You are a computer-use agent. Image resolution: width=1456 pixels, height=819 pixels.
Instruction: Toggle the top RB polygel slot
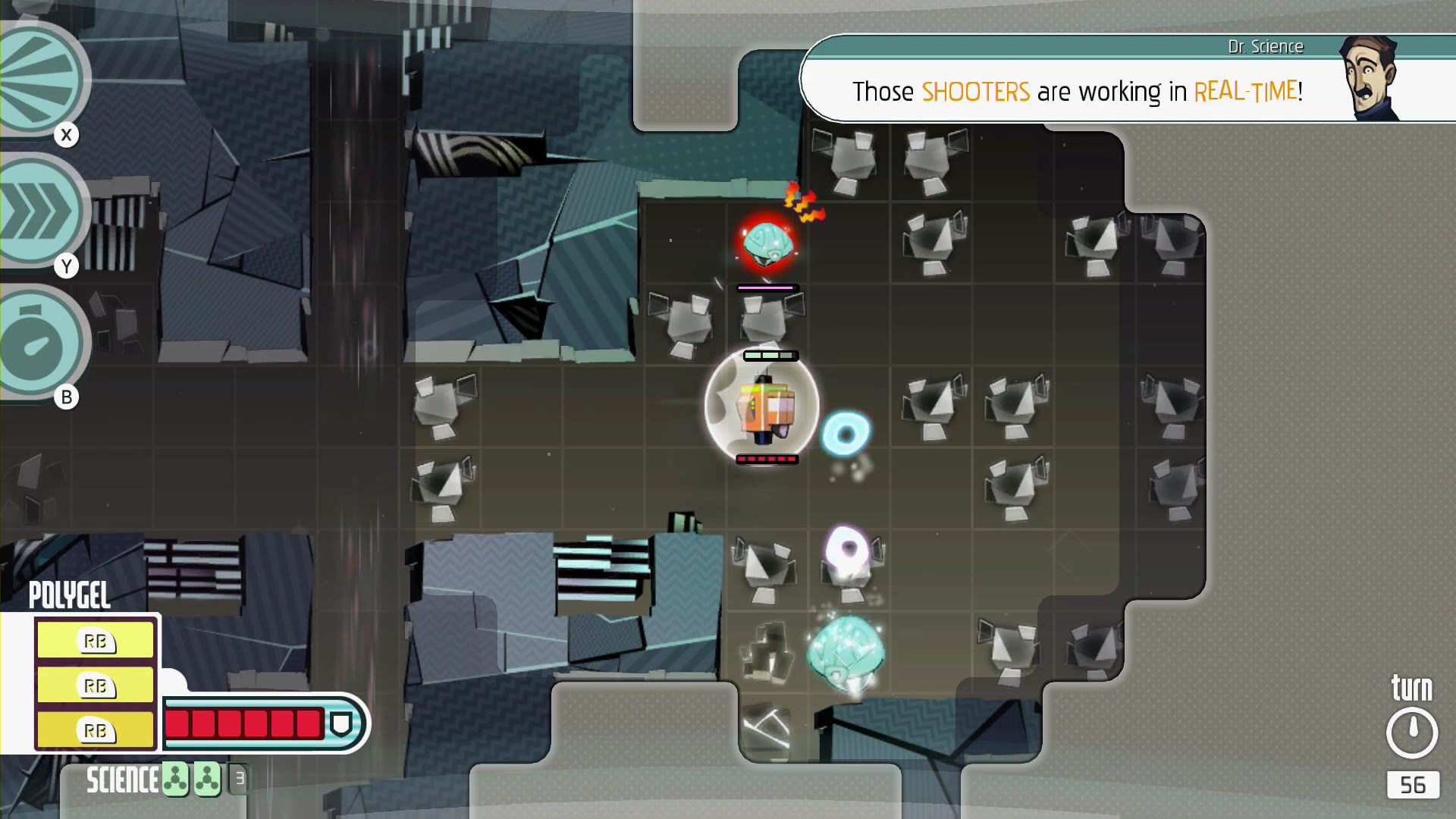point(94,641)
